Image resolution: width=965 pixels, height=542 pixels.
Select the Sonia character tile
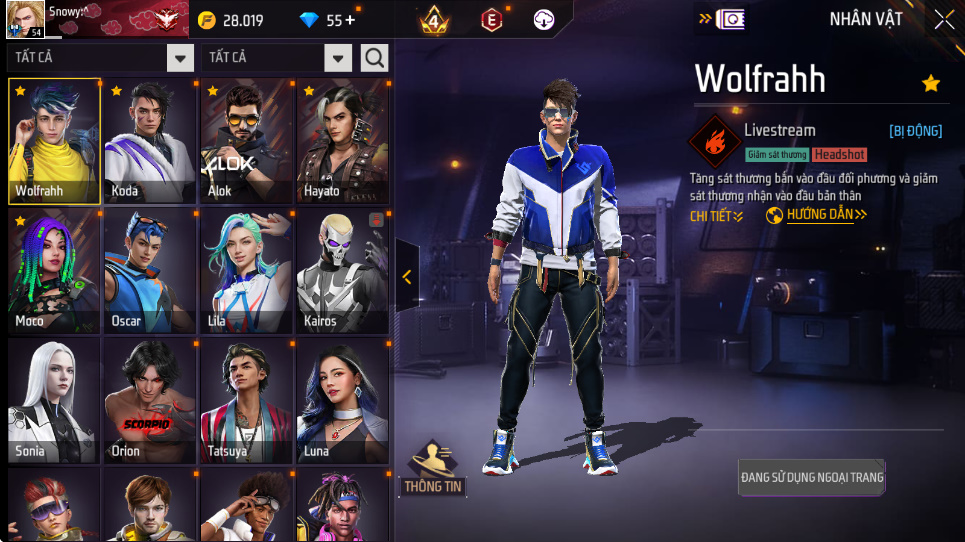click(54, 401)
